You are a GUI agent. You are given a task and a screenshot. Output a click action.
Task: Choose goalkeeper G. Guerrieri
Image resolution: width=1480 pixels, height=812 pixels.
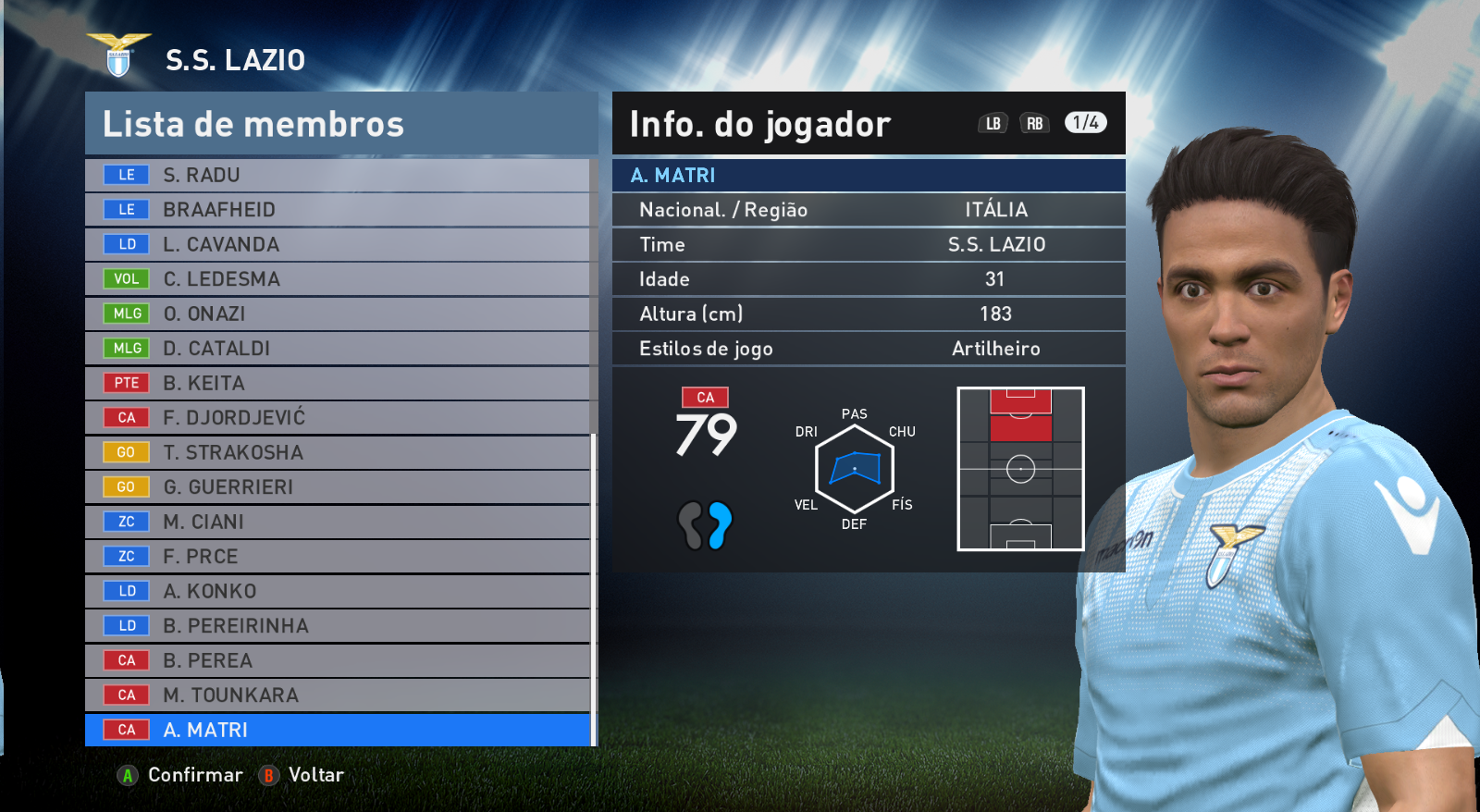(338, 487)
